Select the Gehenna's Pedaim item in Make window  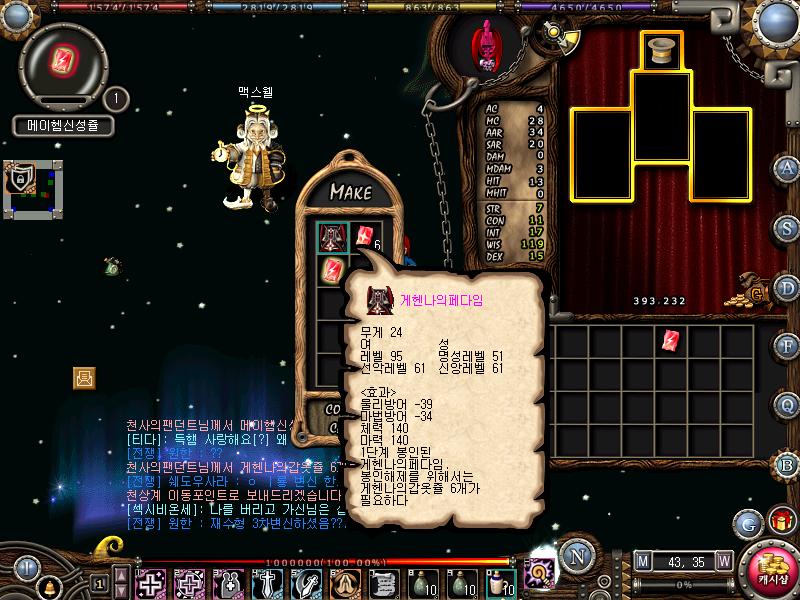pyautogui.click(x=332, y=237)
